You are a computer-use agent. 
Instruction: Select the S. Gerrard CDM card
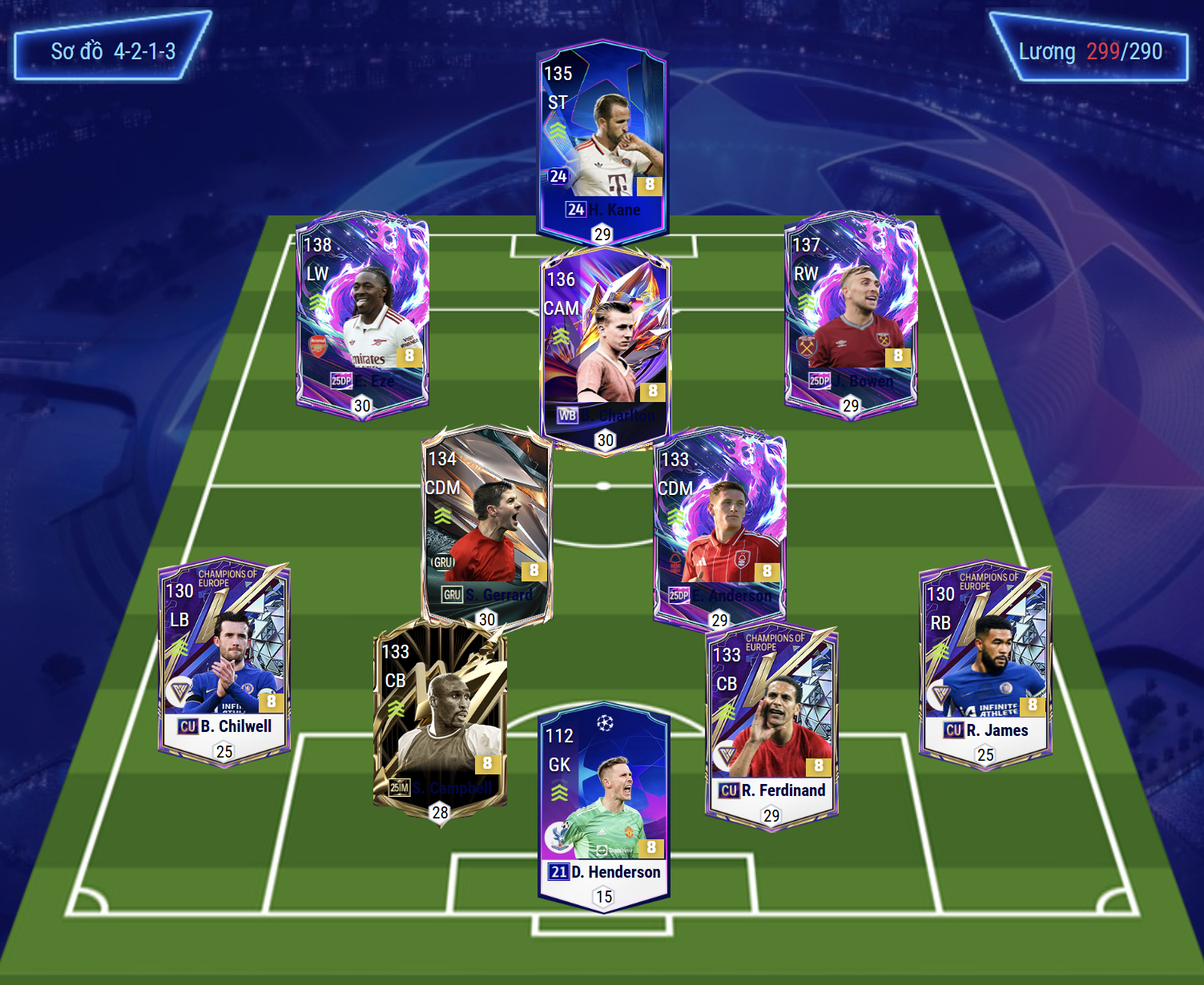(486, 525)
